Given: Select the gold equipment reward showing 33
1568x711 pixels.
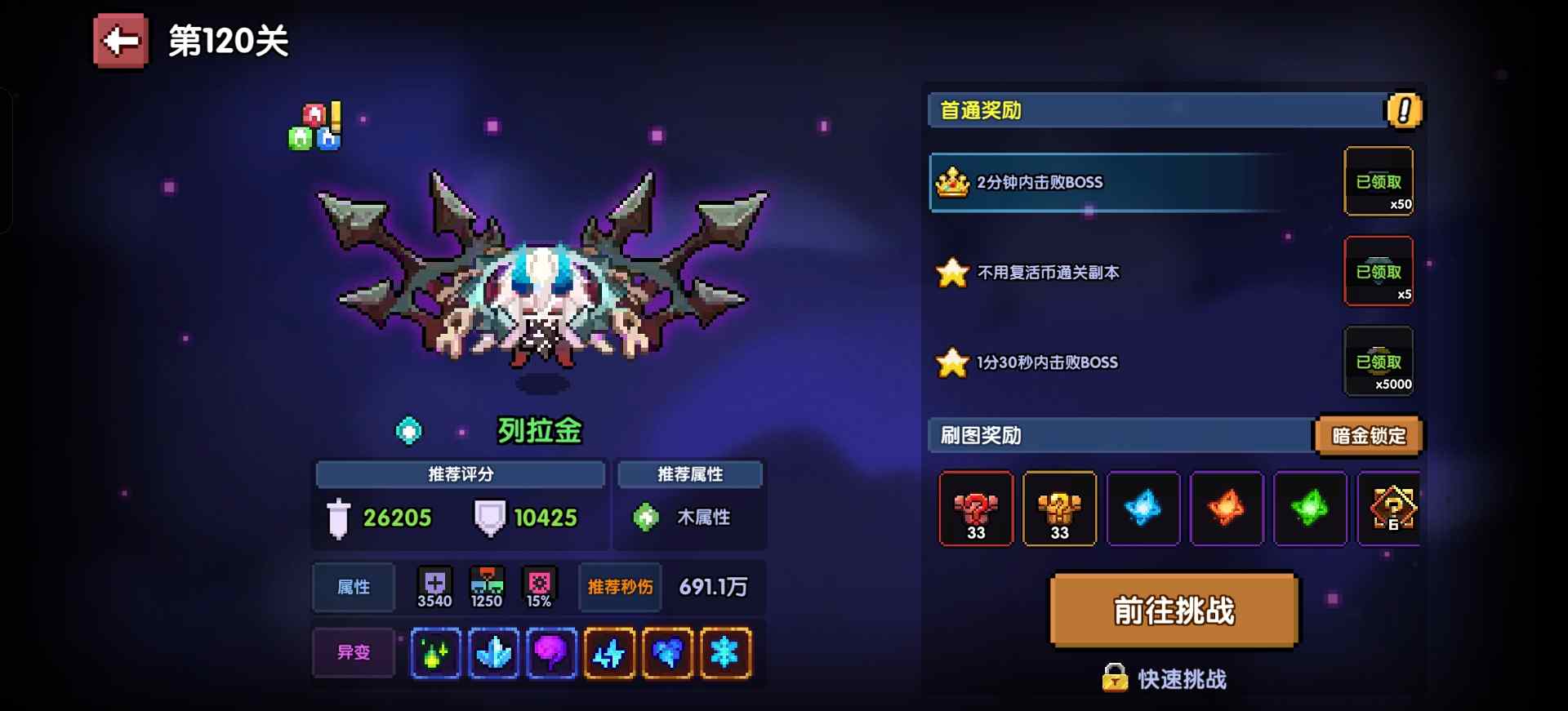Looking at the screenshot, I should pos(1059,509).
